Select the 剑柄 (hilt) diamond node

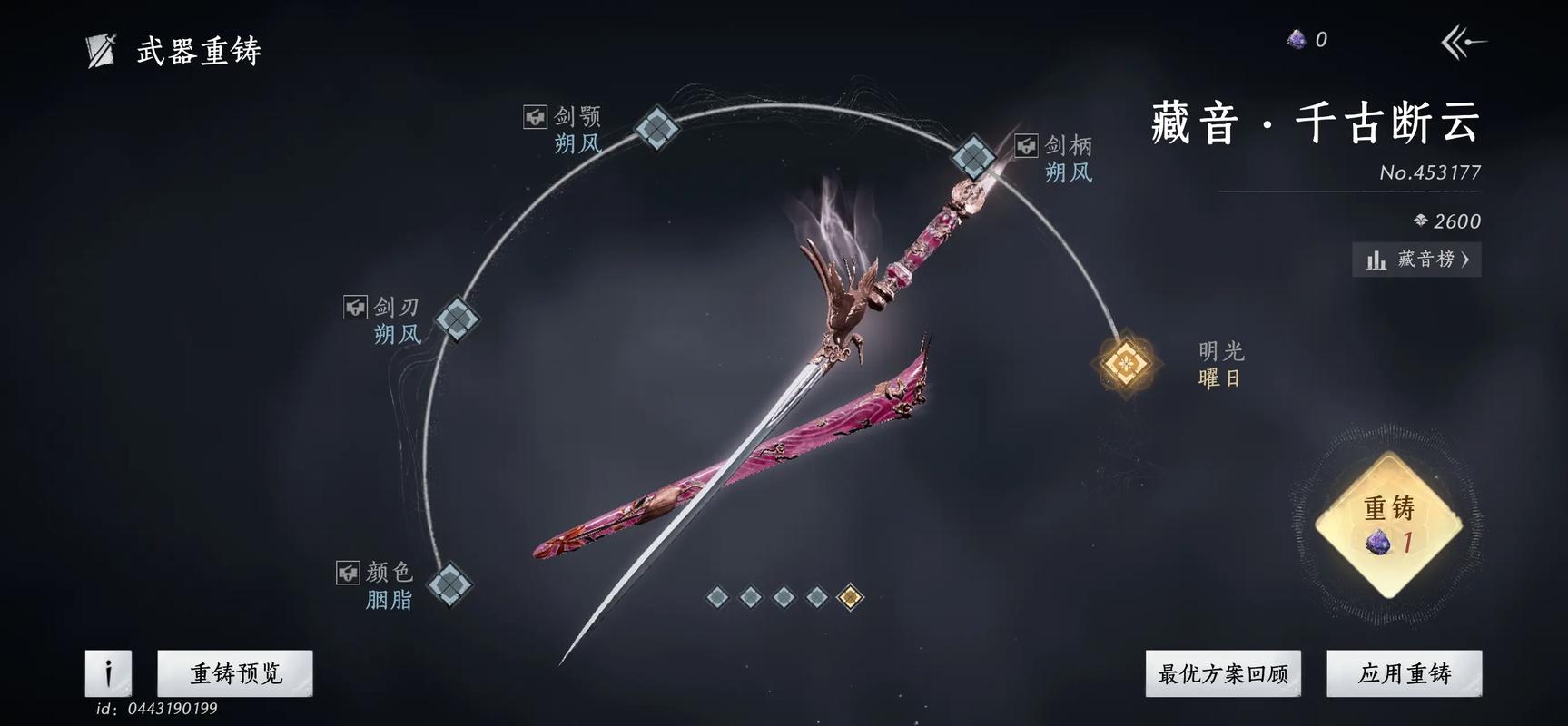pos(976,159)
